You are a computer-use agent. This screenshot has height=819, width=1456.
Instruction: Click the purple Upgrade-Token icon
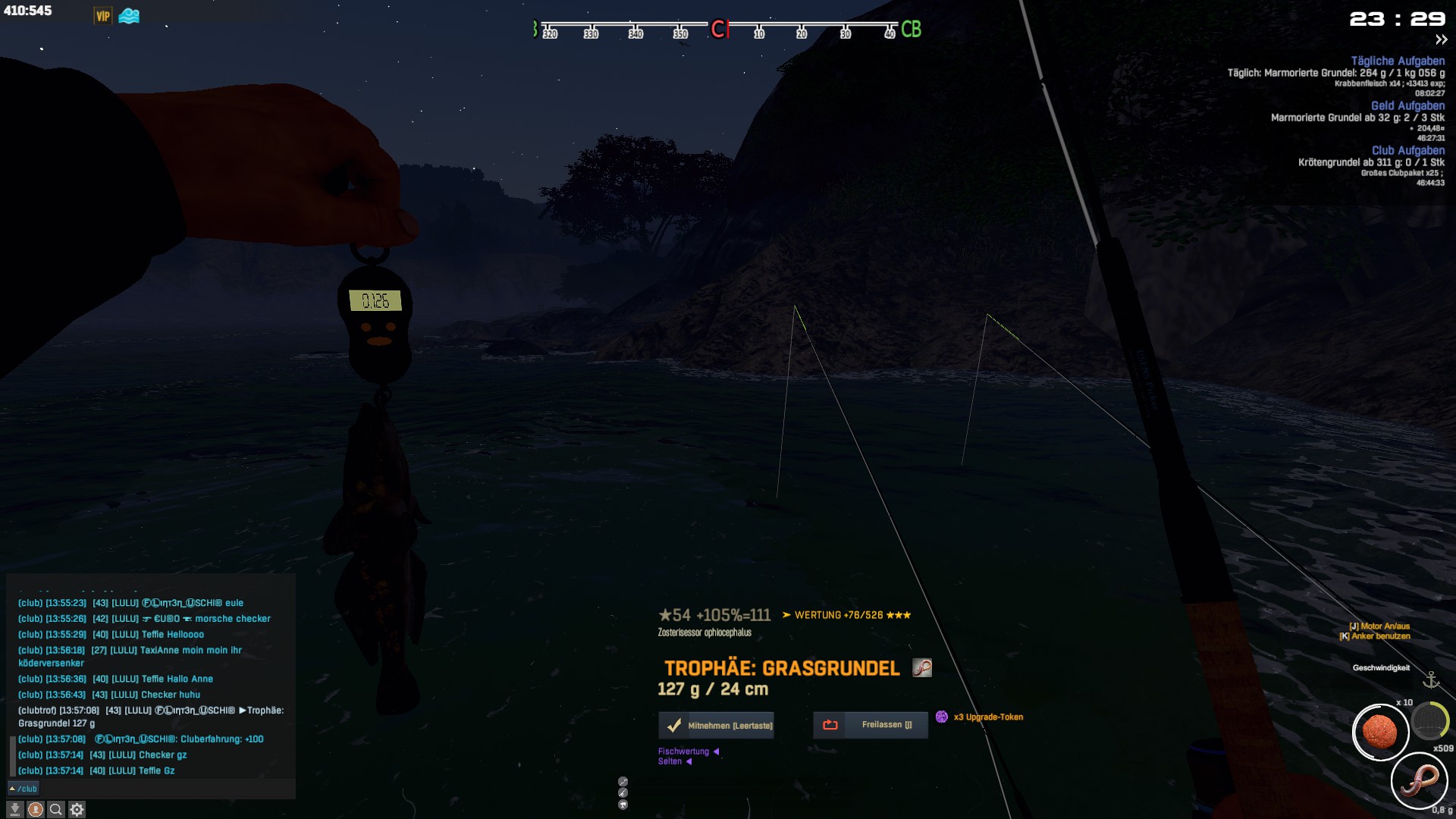pyautogui.click(x=941, y=717)
